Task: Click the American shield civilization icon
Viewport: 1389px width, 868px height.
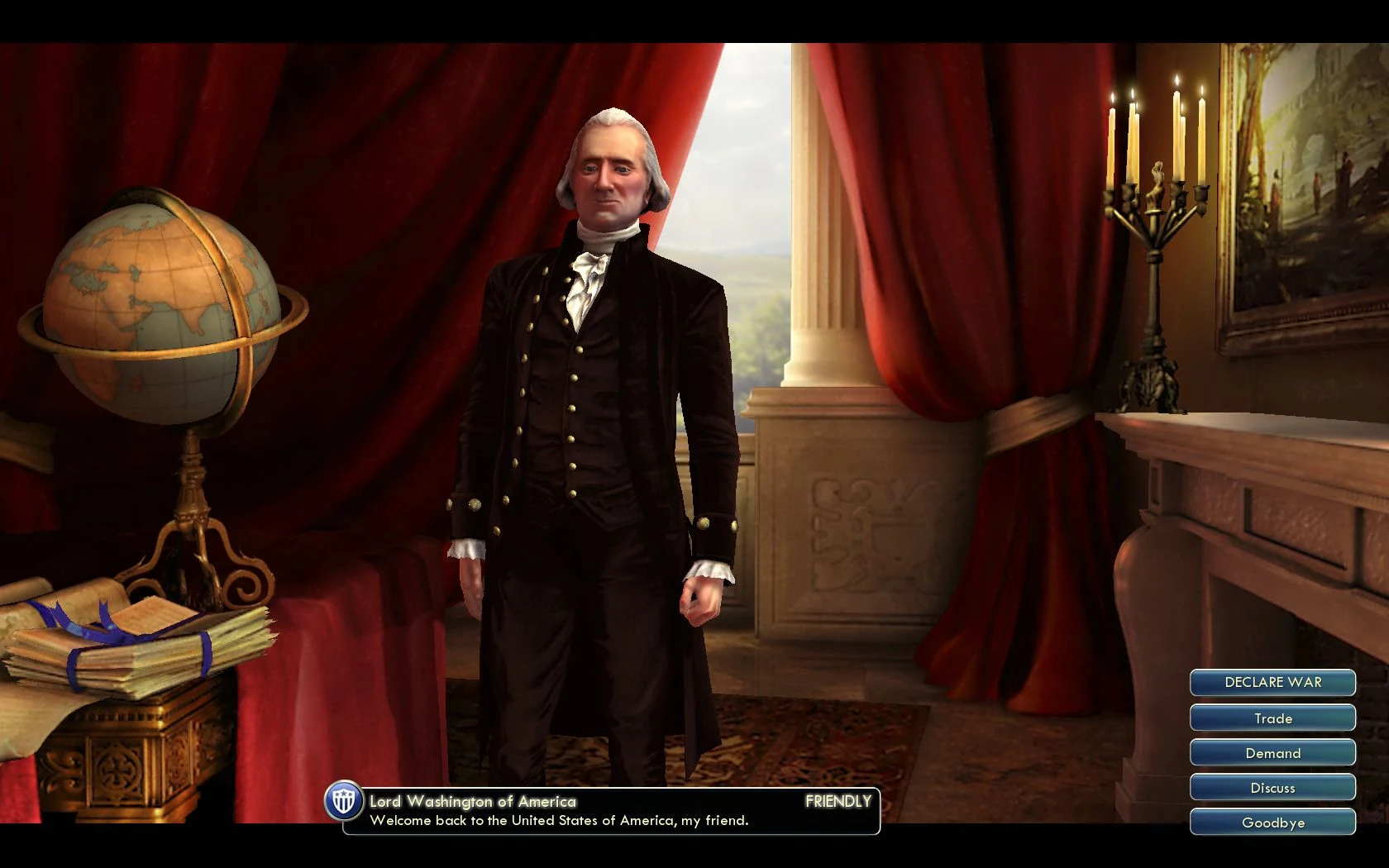Action: pyautogui.click(x=341, y=802)
